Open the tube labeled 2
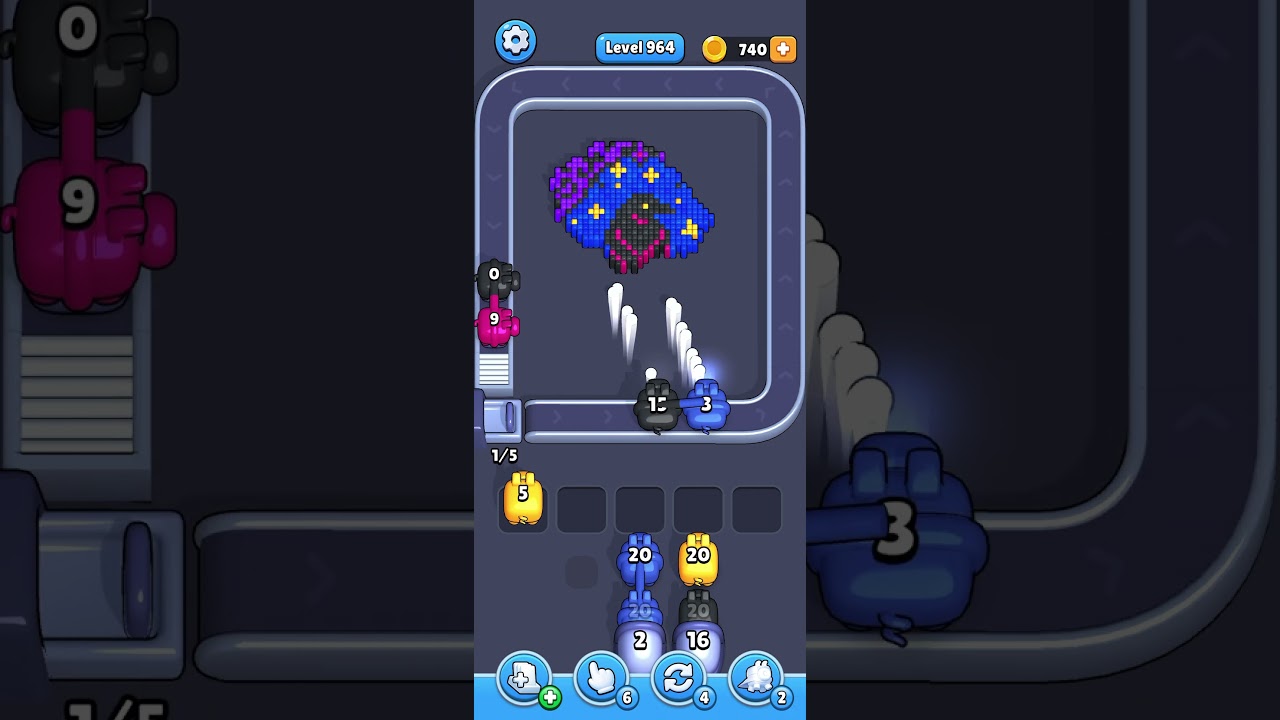The width and height of the screenshot is (1280, 720). (641, 640)
